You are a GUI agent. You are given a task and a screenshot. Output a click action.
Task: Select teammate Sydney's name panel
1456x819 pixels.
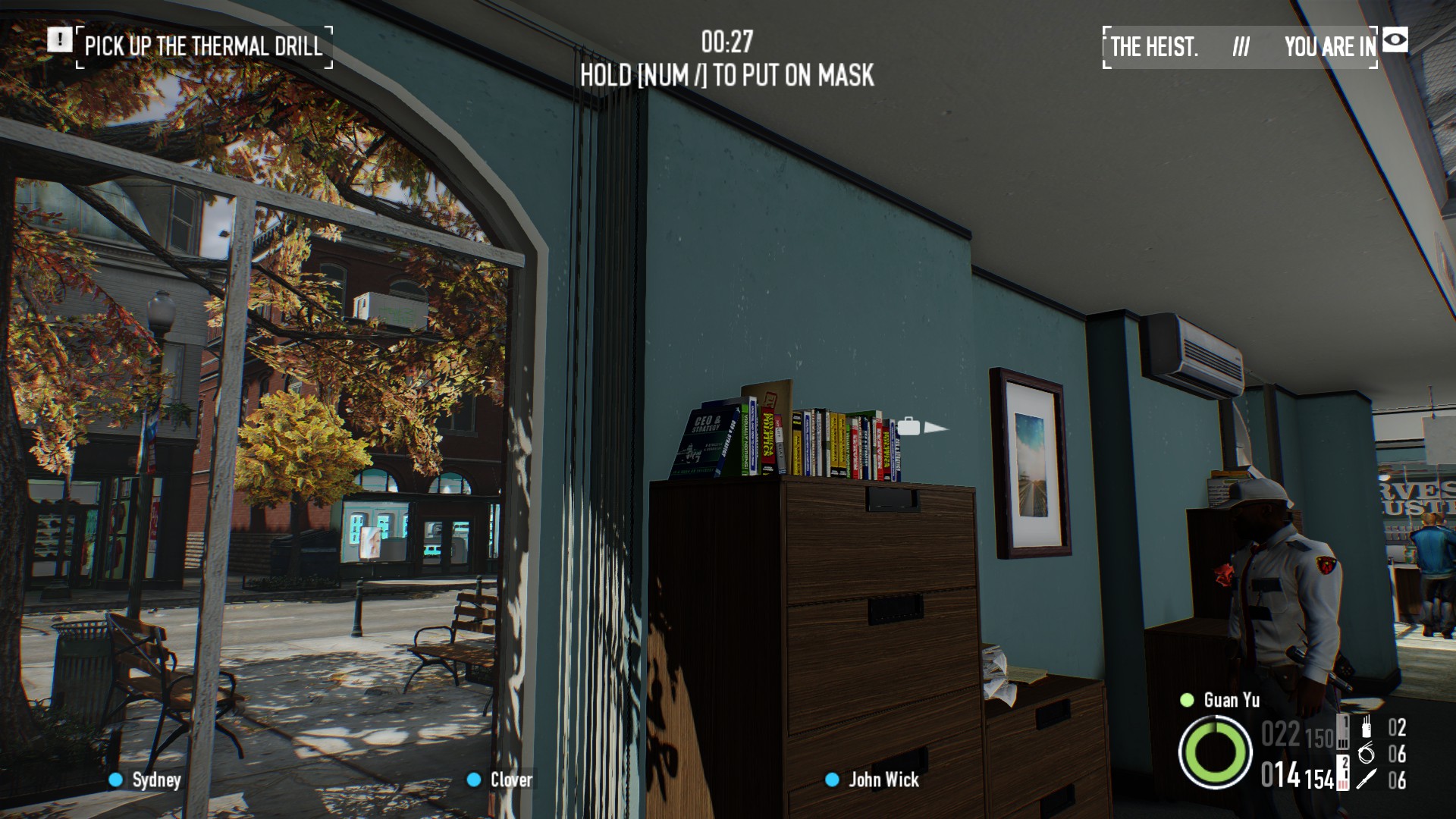click(146, 780)
